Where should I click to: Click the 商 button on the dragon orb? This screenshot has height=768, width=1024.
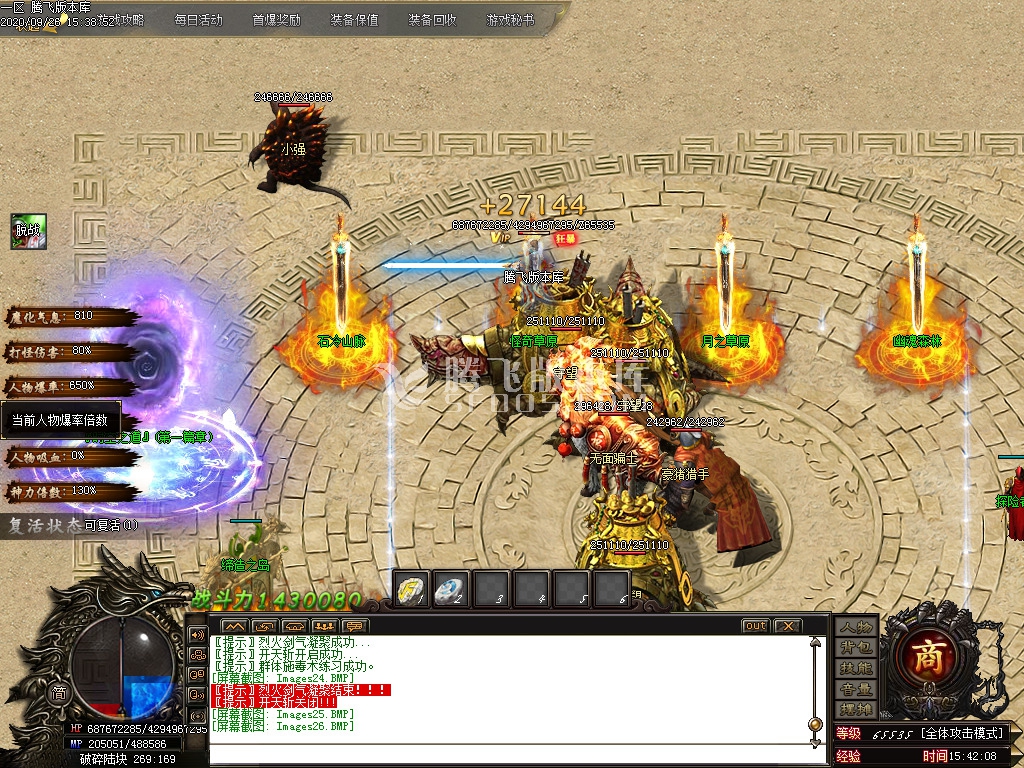59,693
